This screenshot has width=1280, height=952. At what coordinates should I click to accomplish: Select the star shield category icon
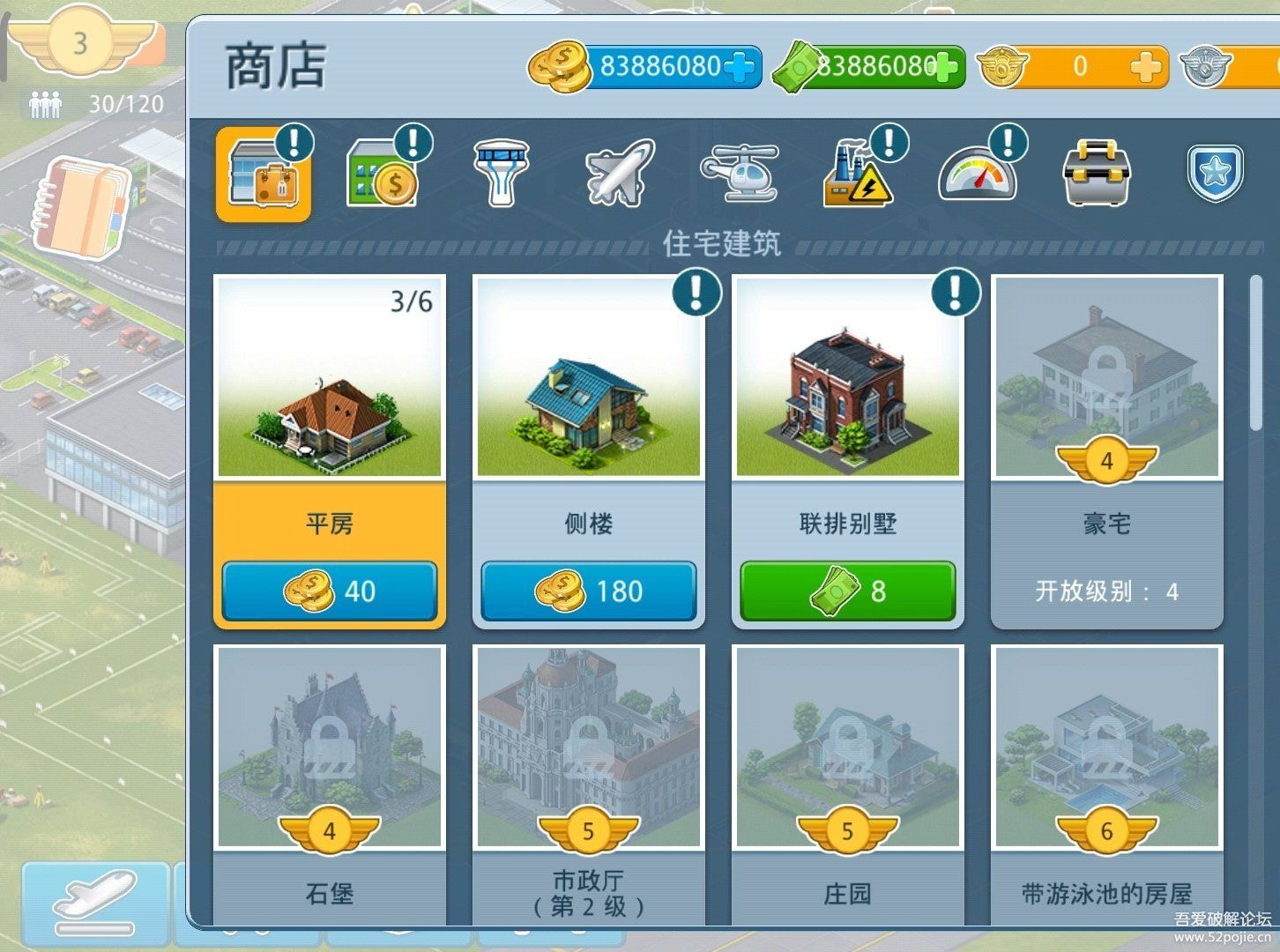click(x=1214, y=175)
